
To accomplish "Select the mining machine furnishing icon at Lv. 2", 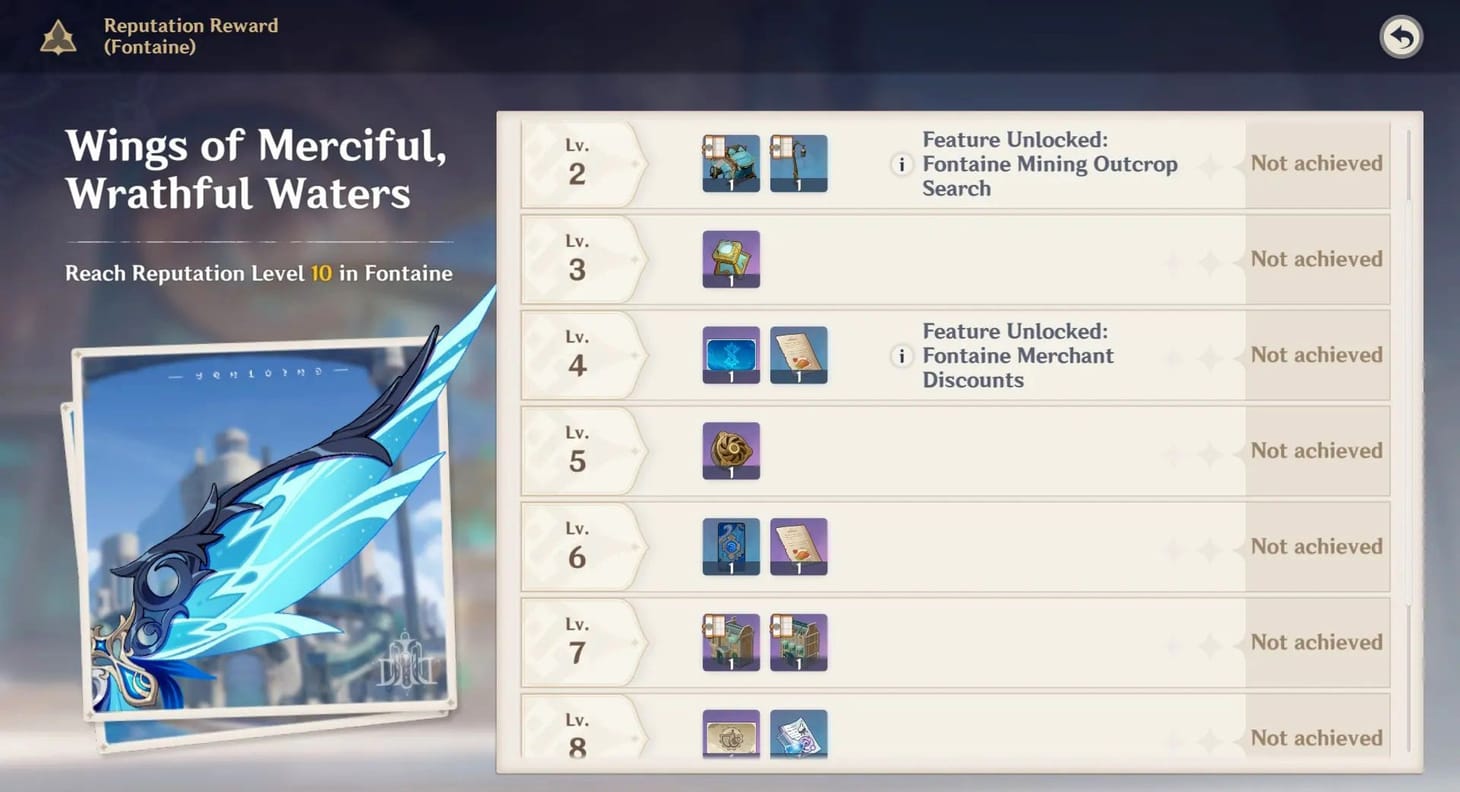I will [730, 163].
